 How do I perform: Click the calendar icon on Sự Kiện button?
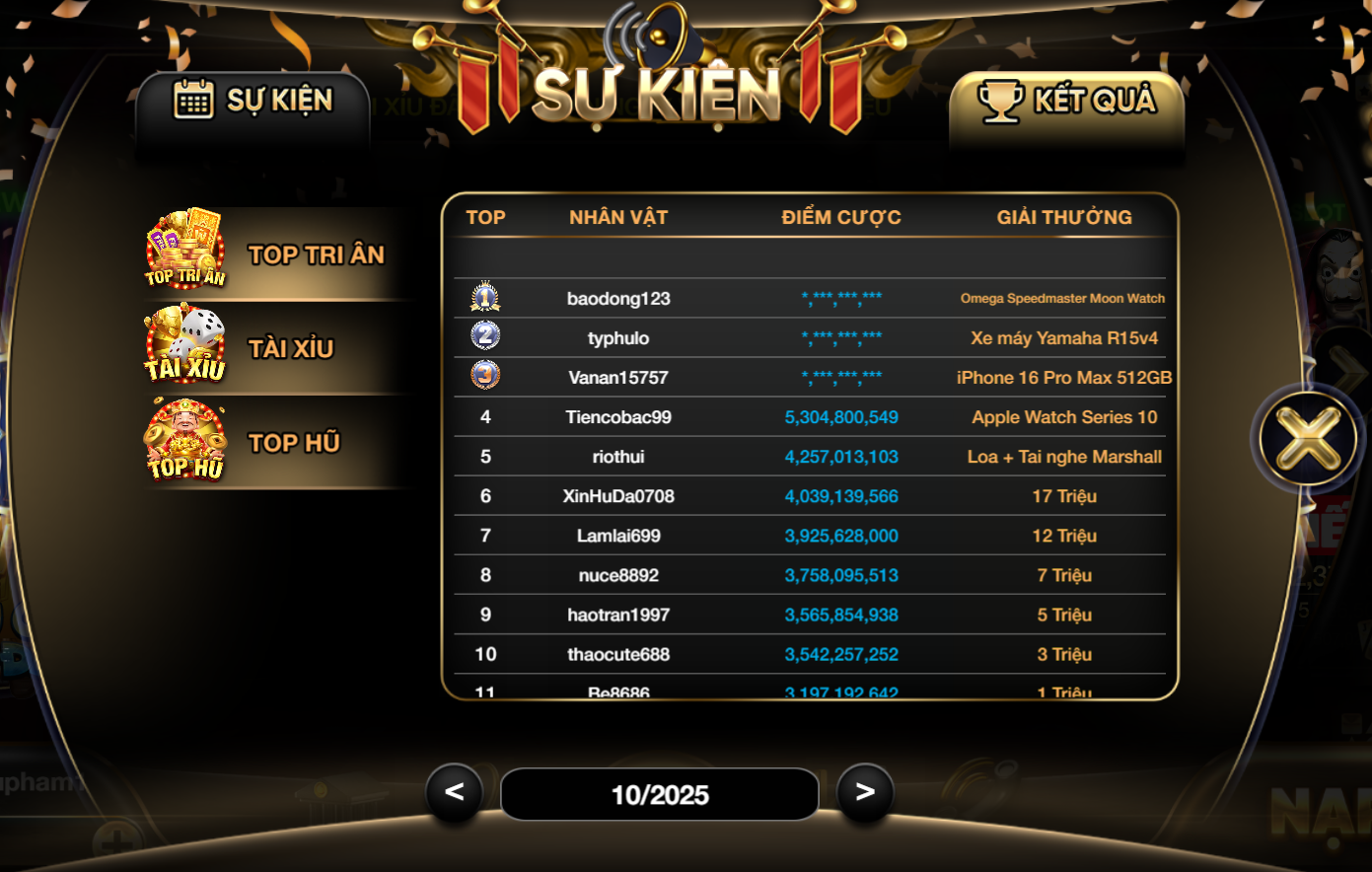pyautogui.click(x=192, y=99)
